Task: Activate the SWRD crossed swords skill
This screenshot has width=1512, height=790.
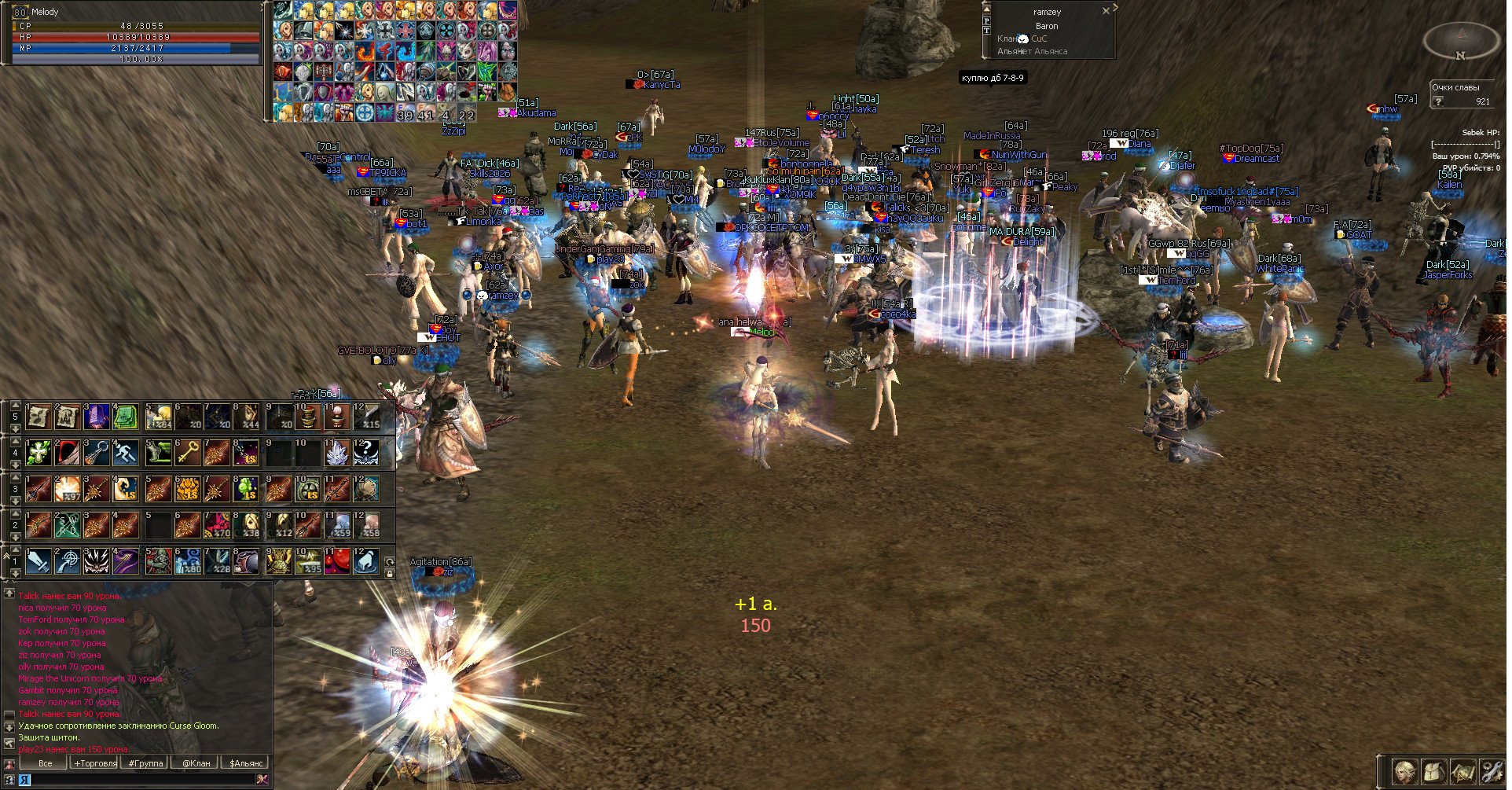Action: 68,524
